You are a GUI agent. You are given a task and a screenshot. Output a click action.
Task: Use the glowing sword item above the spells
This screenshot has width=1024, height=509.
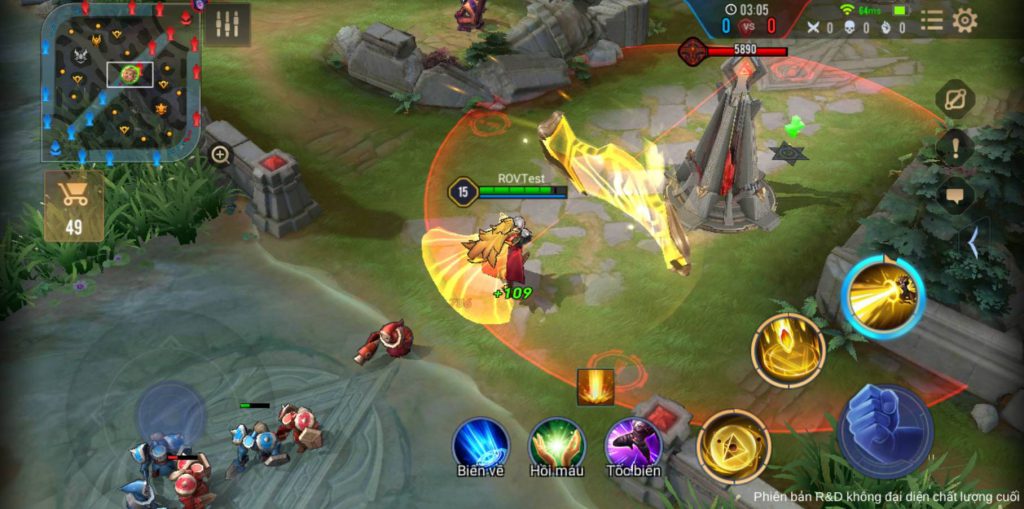(595, 388)
